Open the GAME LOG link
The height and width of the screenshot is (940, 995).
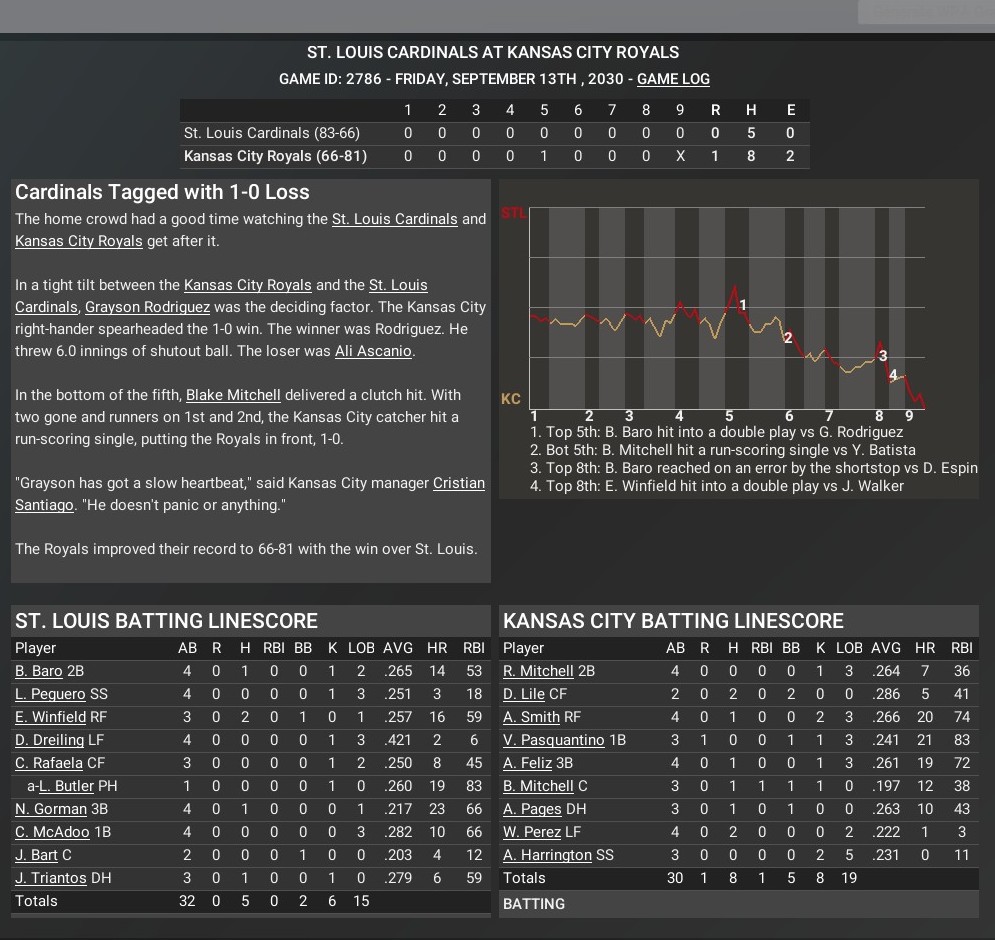tap(673, 79)
